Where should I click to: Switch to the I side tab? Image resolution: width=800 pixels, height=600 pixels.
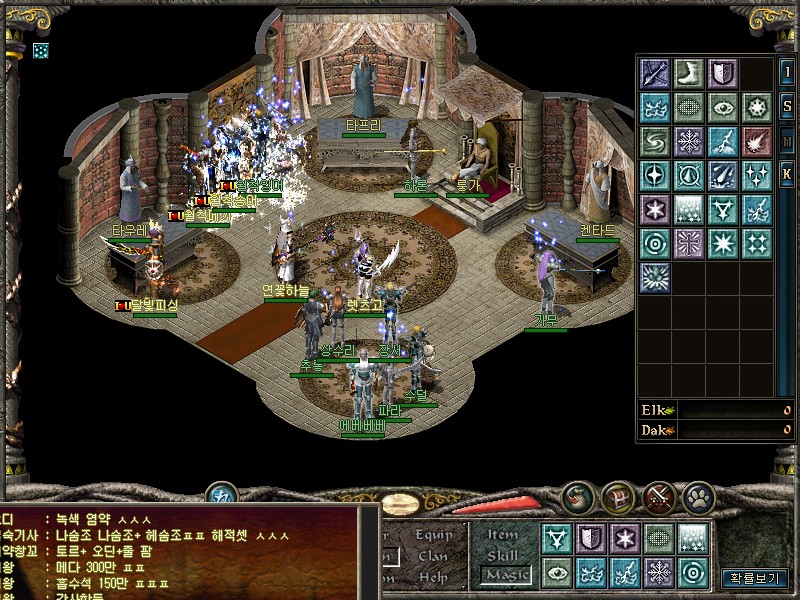pos(787,73)
